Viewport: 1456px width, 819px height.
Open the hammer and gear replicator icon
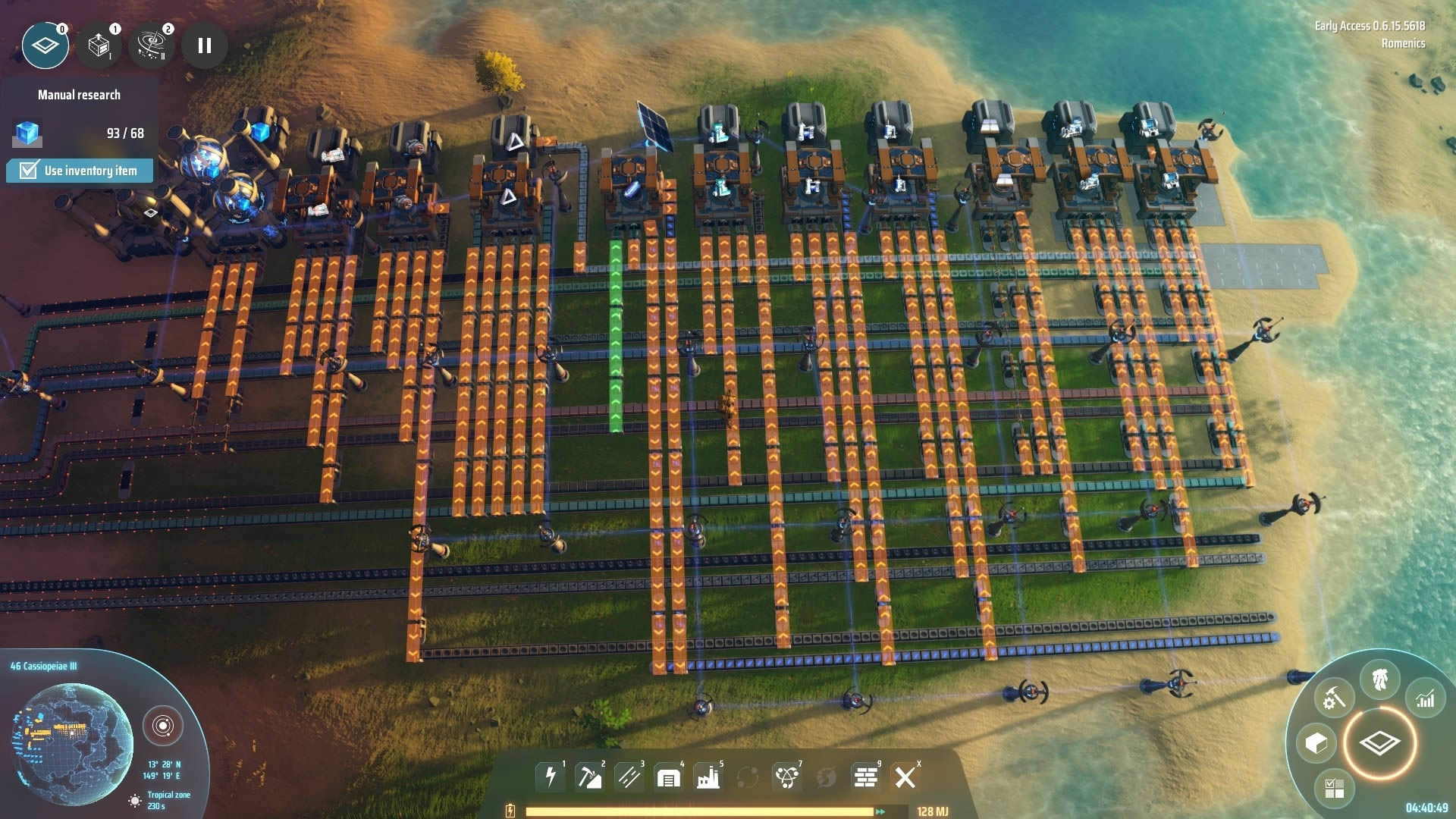[x=1334, y=698]
